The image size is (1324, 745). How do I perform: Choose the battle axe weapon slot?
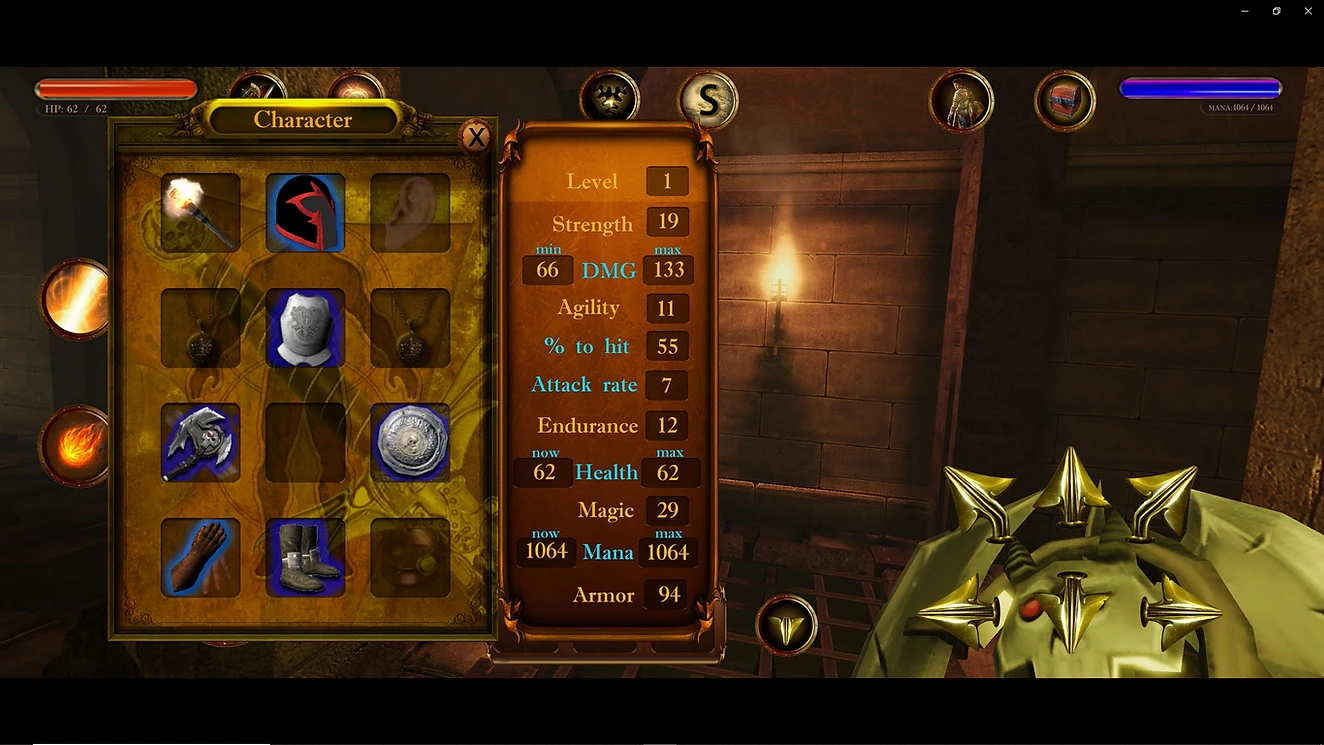click(x=200, y=443)
